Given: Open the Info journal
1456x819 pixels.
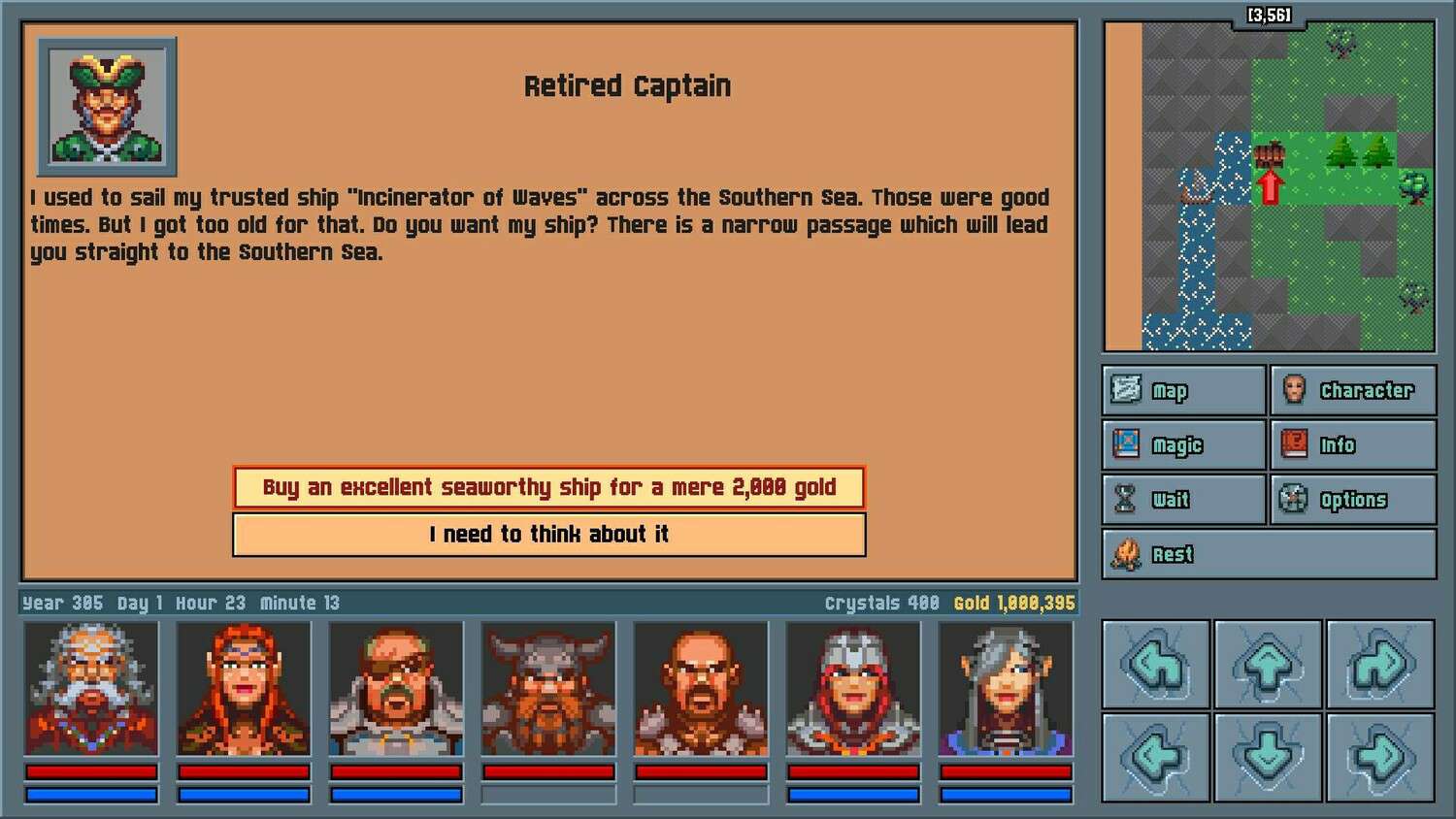Looking at the screenshot, I should click(1352, 445).
